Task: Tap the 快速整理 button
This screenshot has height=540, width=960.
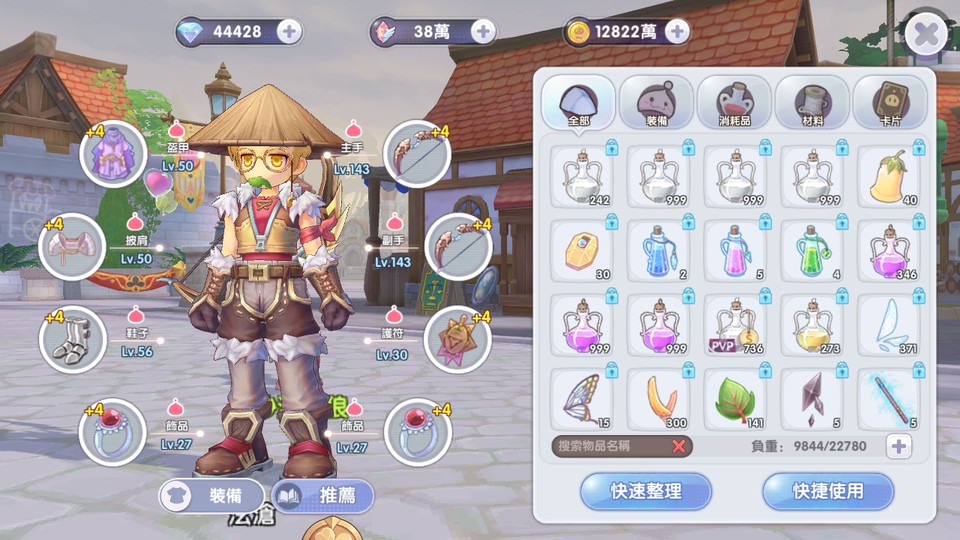Action: pos(646,491)
